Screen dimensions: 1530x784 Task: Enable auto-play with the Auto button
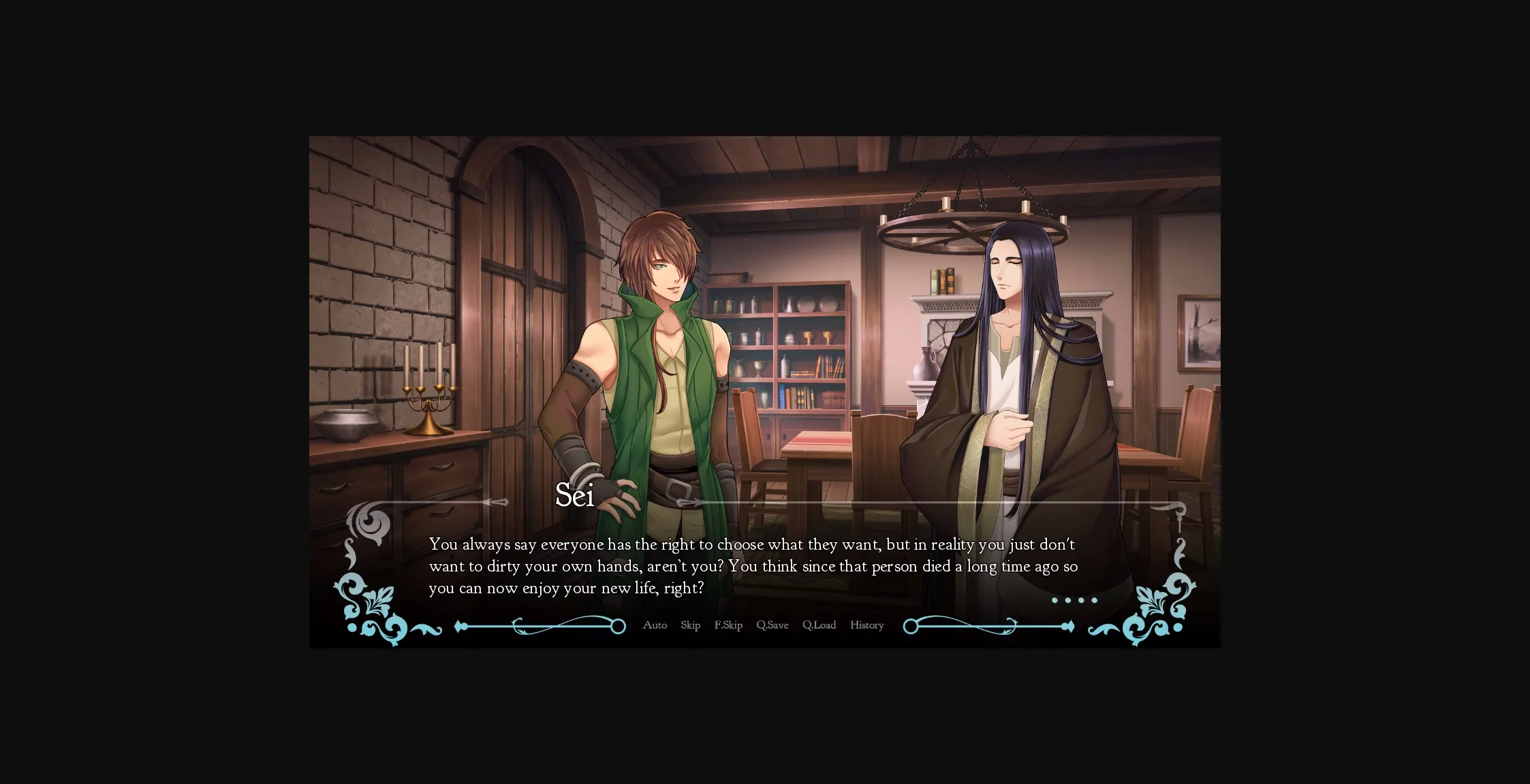tap(655, 625)
